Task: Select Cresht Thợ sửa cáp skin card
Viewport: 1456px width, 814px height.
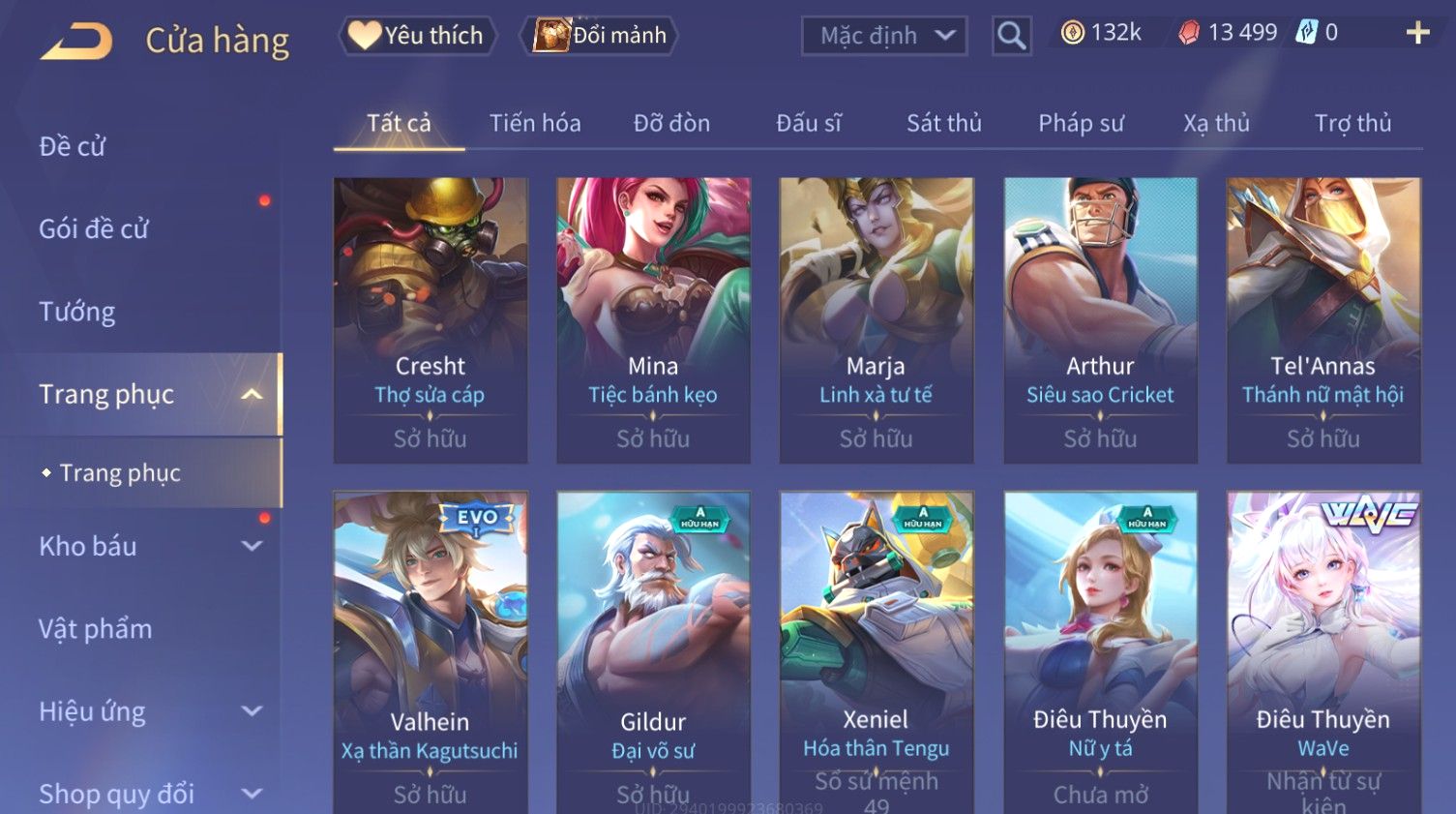Action: 431,319
